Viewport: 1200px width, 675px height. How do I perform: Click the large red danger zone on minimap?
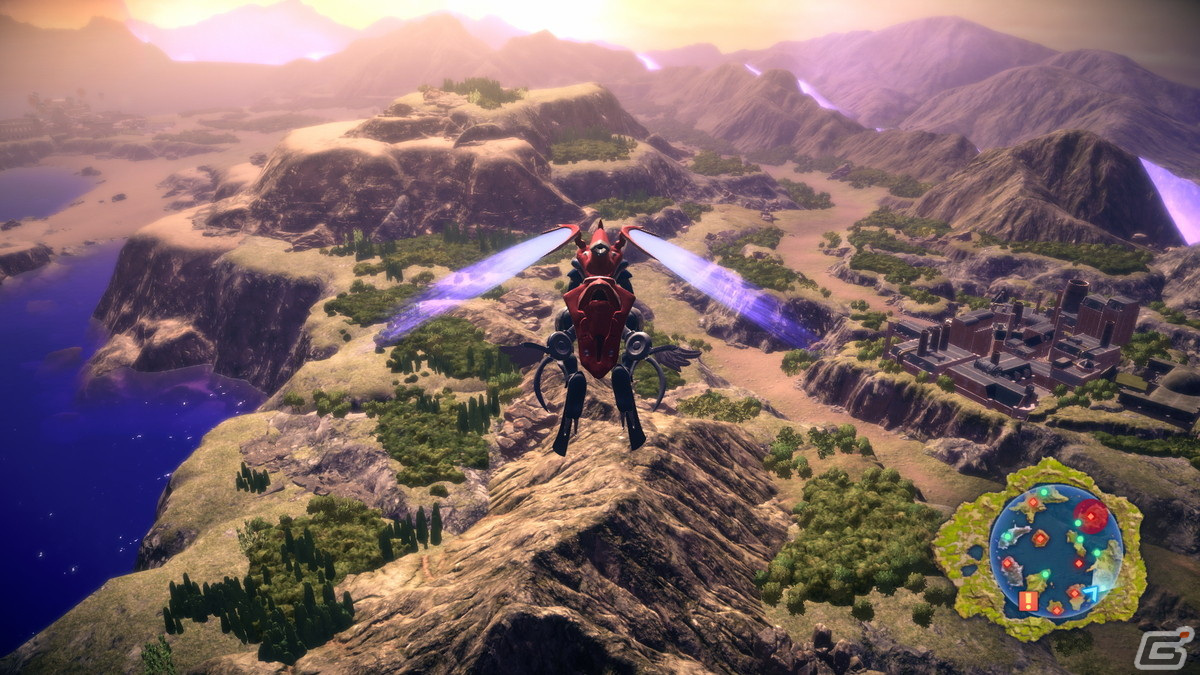point(1091,517)
